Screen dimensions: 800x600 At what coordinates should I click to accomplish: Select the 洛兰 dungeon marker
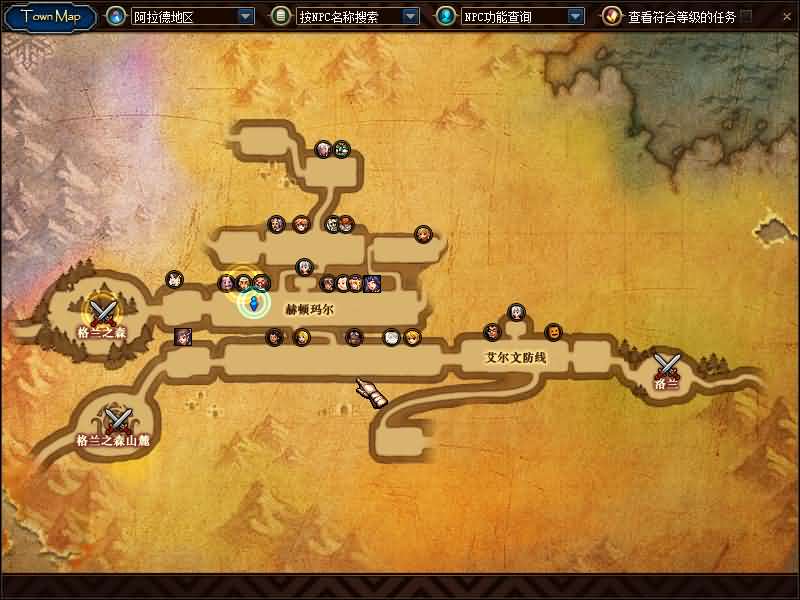(666, 365)
